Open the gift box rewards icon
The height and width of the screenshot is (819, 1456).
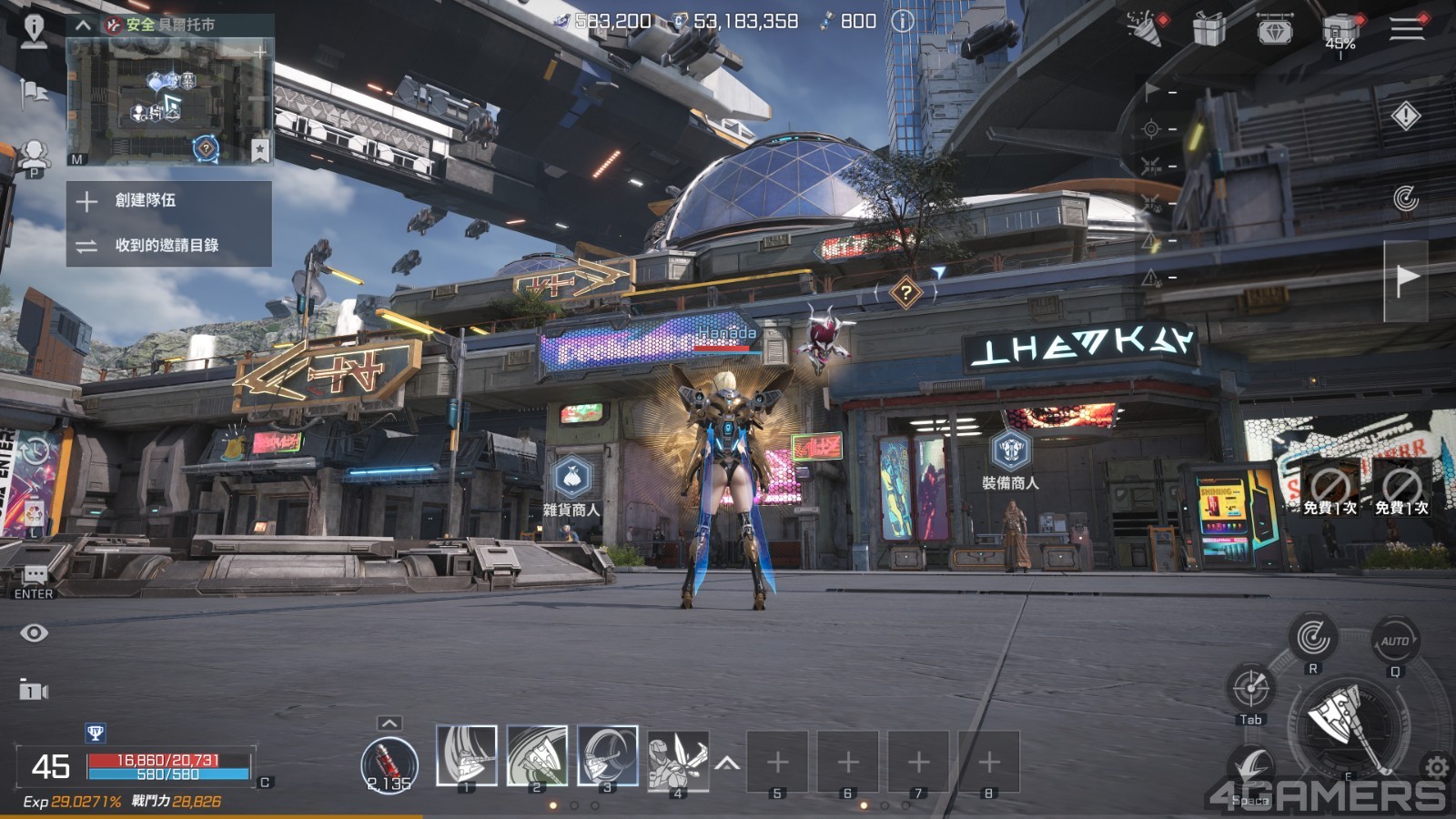pyautogui.click(x=1208, y=29)
